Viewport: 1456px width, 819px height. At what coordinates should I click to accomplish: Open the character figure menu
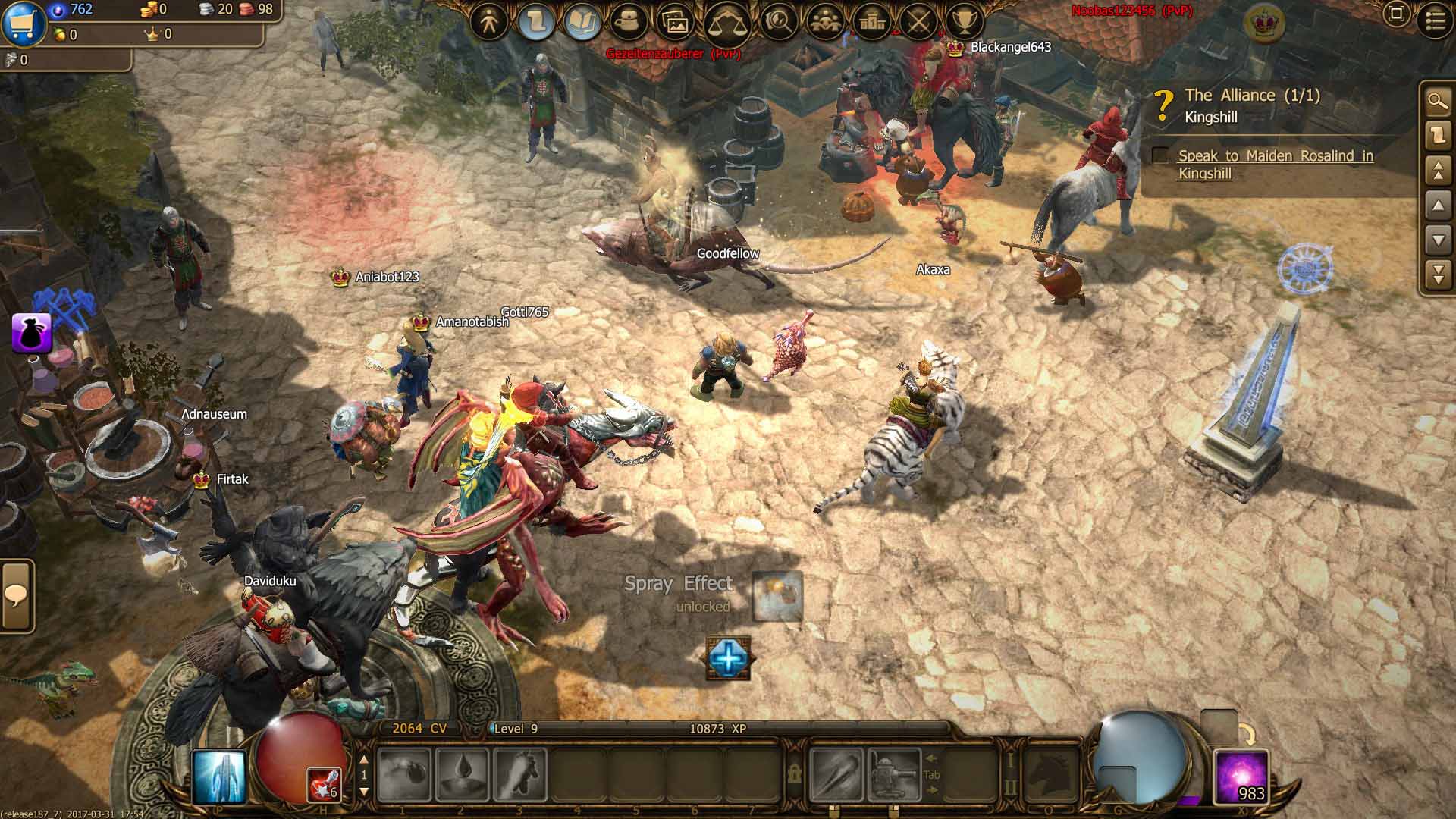(x=489, y=22)
